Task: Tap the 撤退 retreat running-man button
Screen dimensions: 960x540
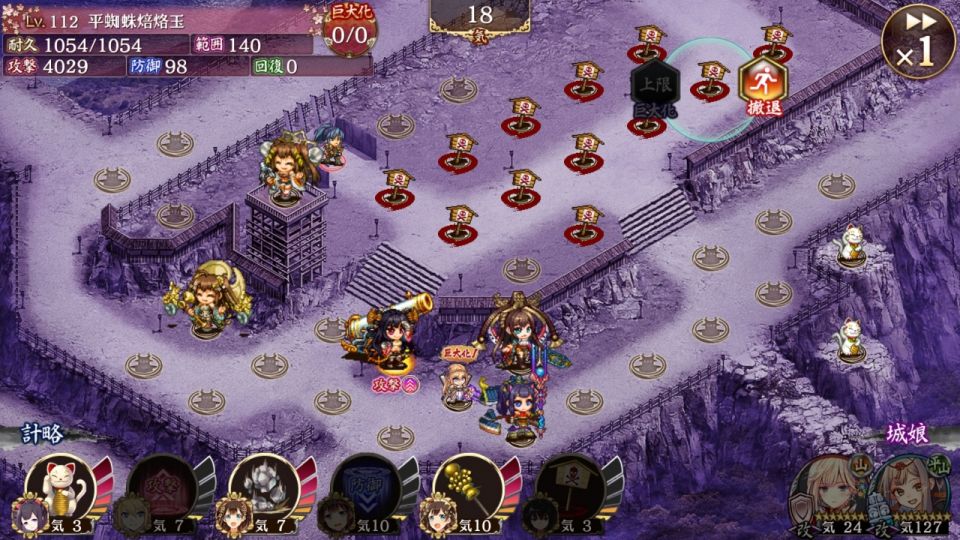Action: [x=762, y=87]
